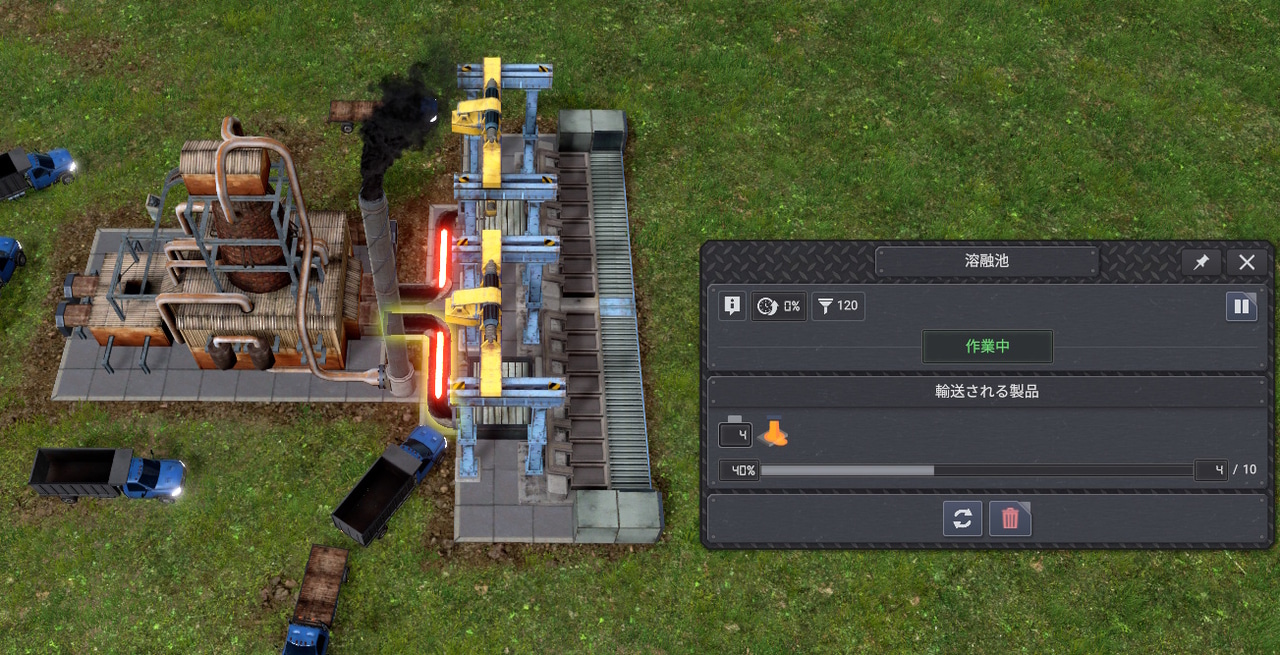Close the 溶融池 building panel
Screen dimensions: 1280x655
coord(1246,262)
